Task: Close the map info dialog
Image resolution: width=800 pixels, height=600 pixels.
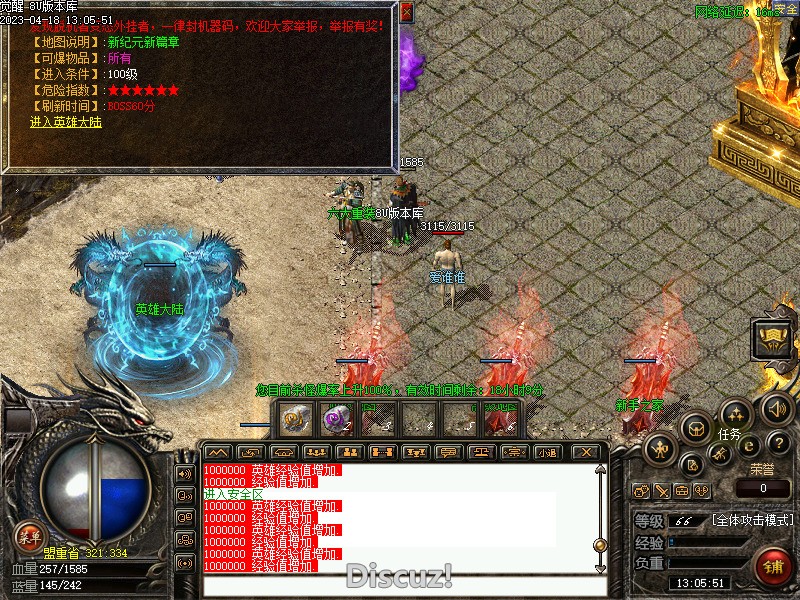Action: [x=406, y=12]
